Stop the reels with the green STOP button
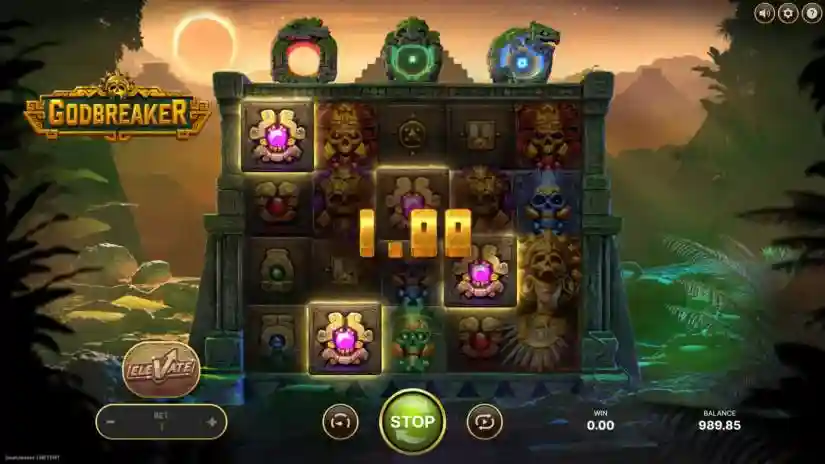 coord(412,421)
